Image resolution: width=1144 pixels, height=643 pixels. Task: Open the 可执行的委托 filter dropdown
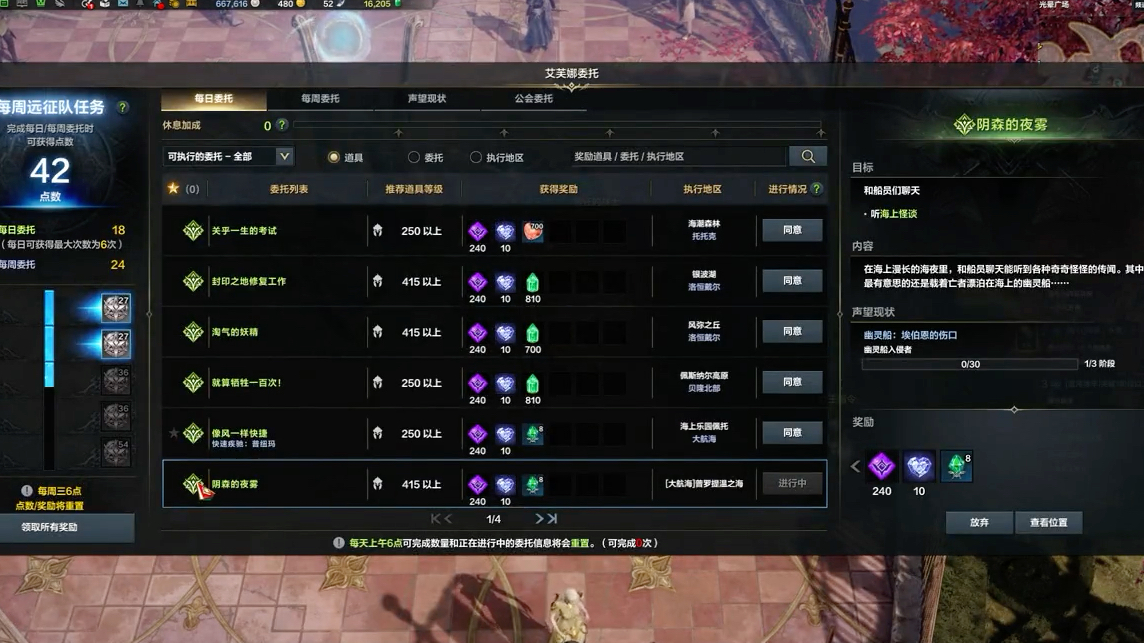tap(284, 157)
